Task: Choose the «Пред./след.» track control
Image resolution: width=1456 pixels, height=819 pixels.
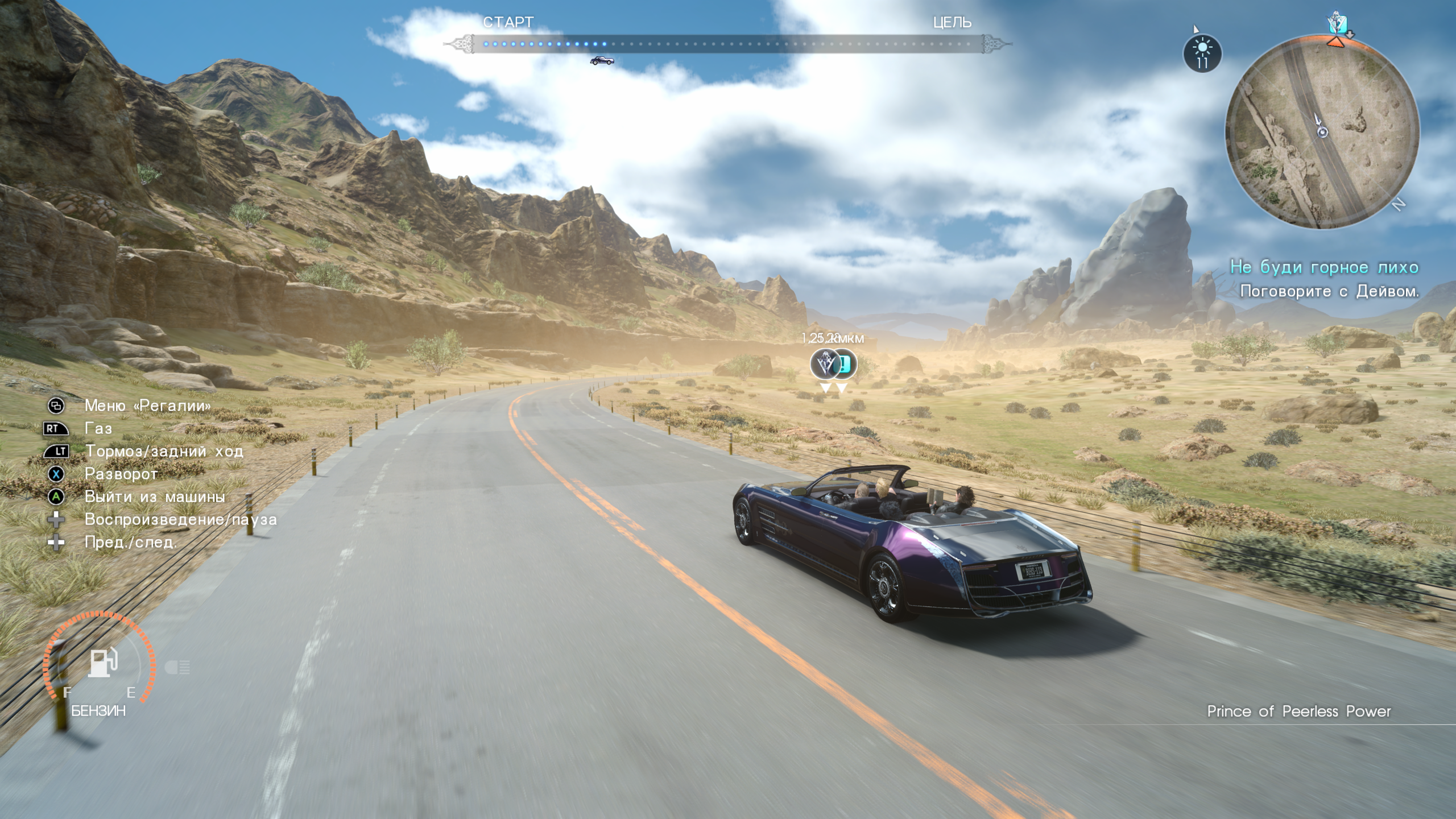Action: click(131, 542)
